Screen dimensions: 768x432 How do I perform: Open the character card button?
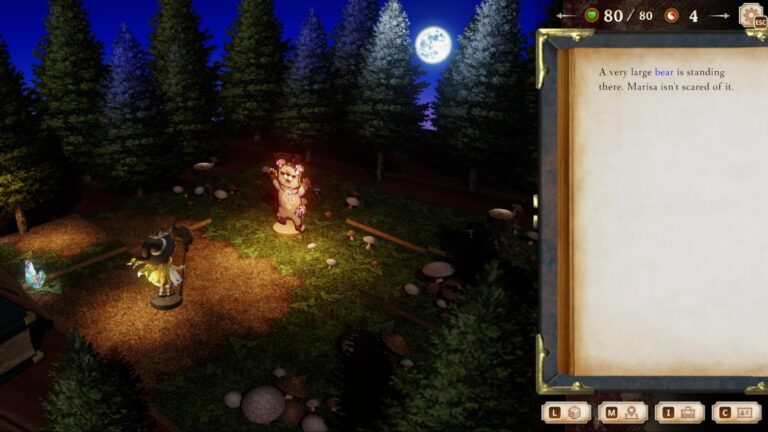[x=737, y=412]
